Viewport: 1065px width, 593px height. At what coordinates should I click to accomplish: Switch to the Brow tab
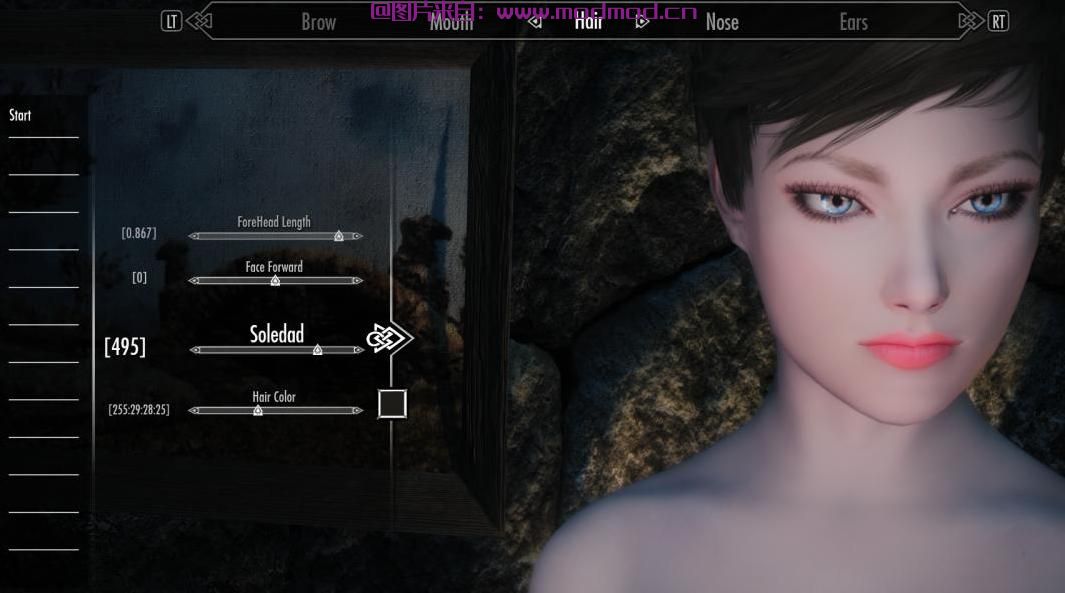[x=318, y=22]
